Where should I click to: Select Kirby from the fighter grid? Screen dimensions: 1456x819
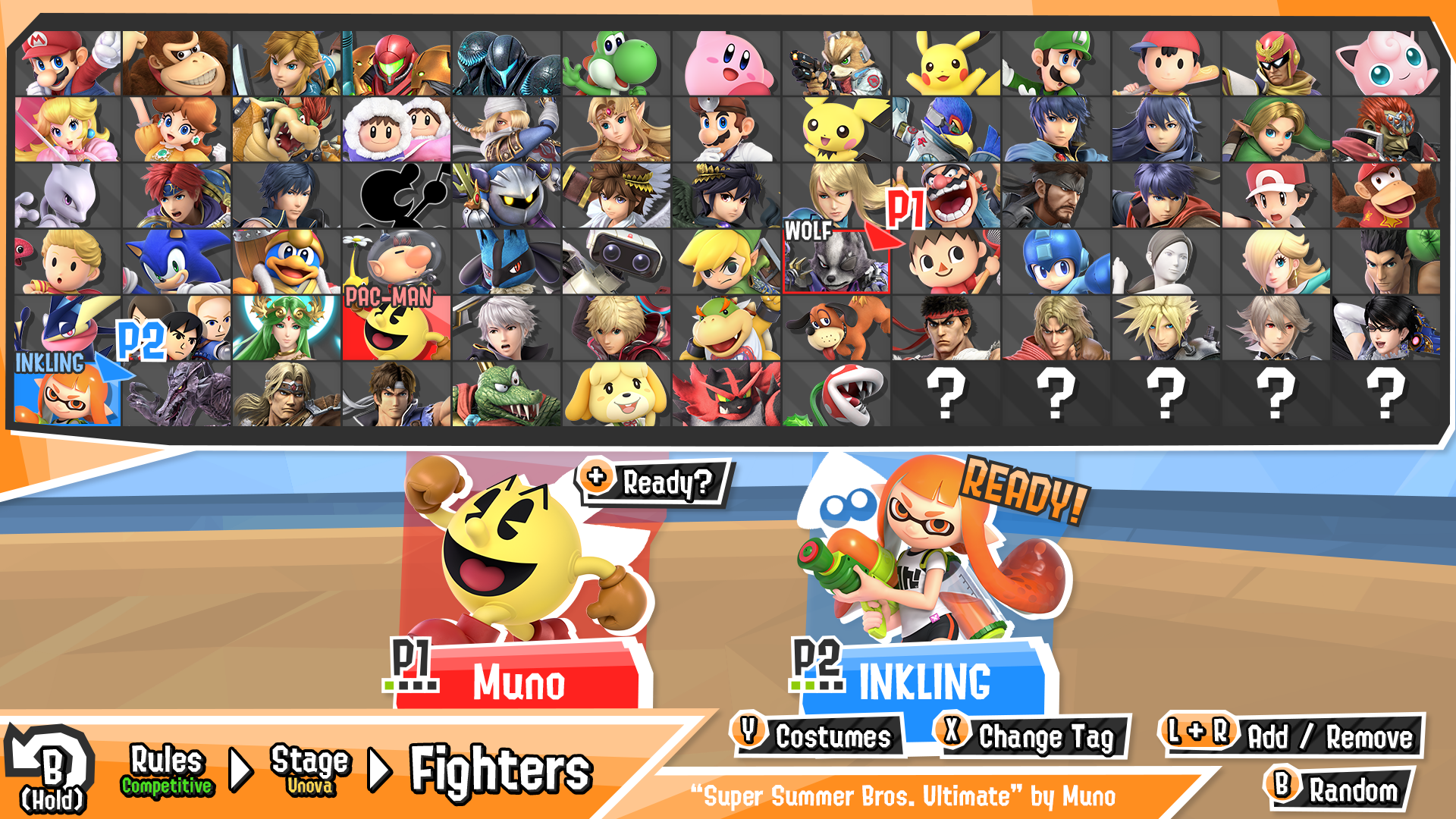click(x=724, y=61)
